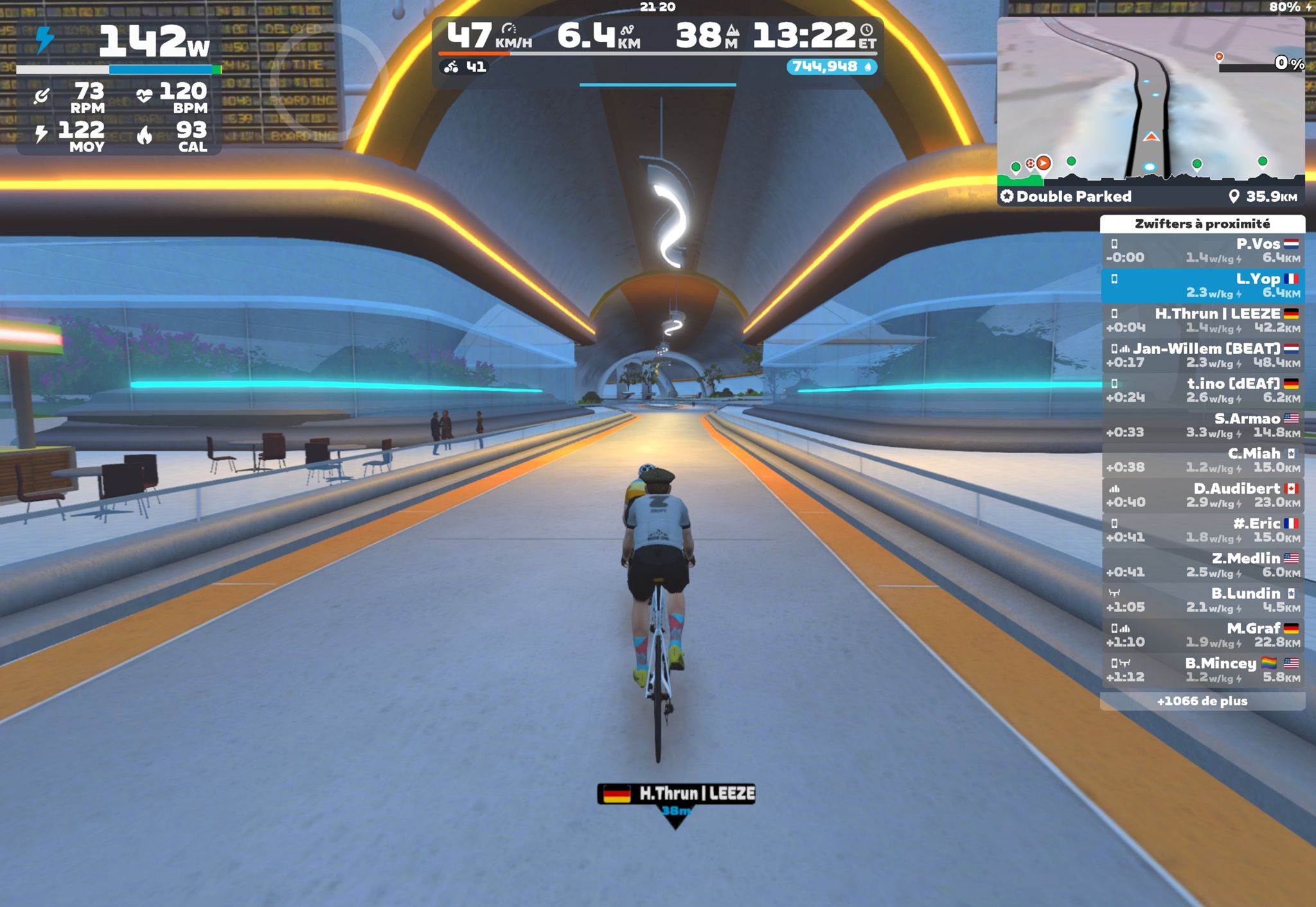
Task: Pick the #.Eric rider row
Action: tap(1202, 530)
